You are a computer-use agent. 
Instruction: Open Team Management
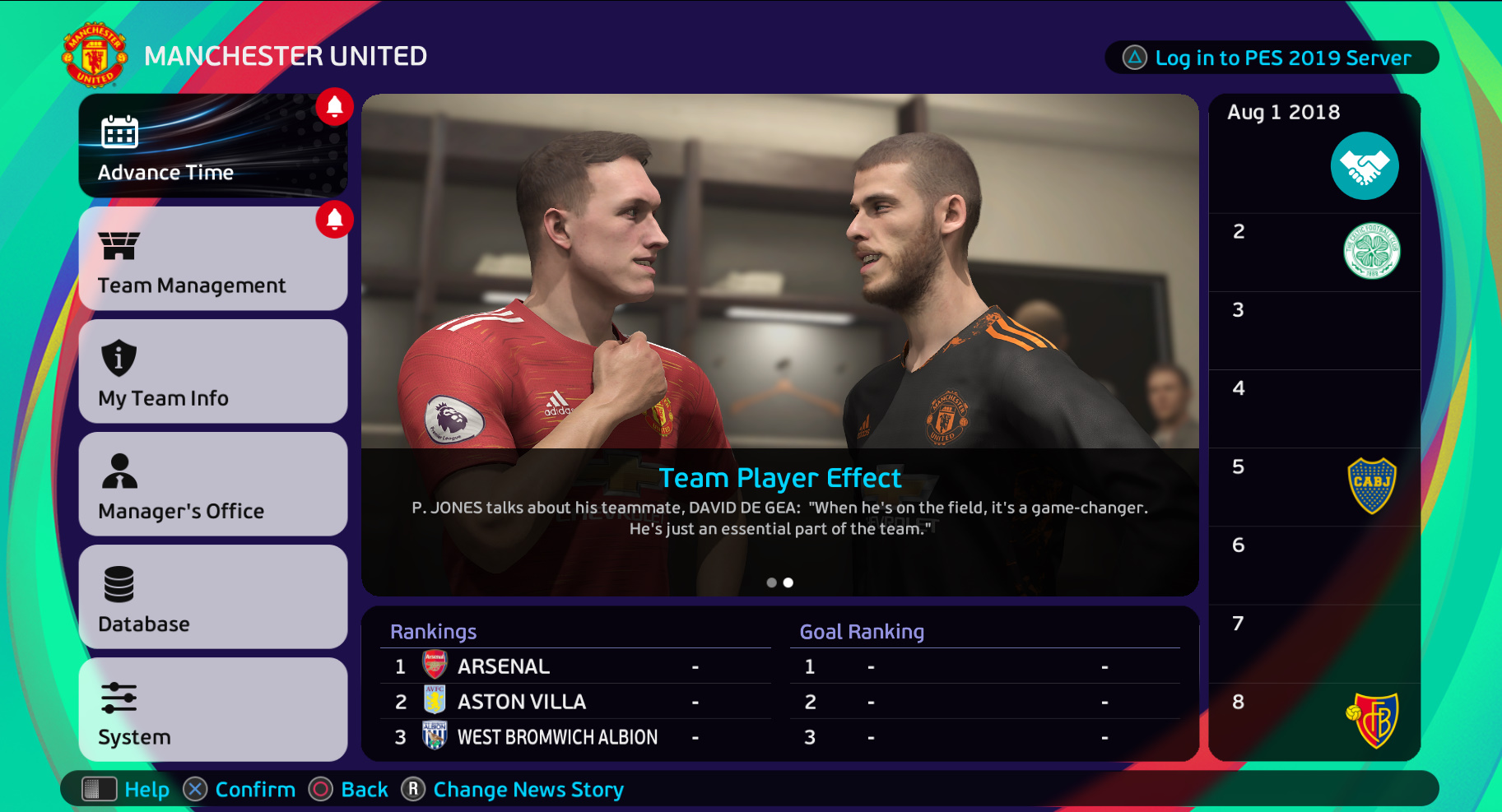[x=212, y=258]
